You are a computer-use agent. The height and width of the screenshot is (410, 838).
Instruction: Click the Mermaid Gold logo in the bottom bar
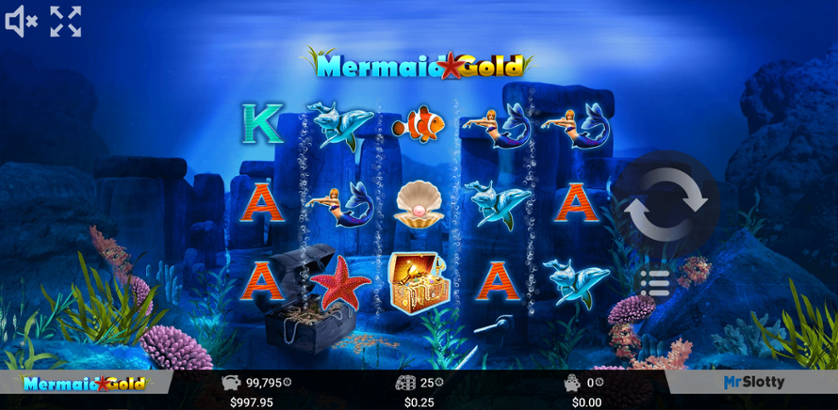84,383
